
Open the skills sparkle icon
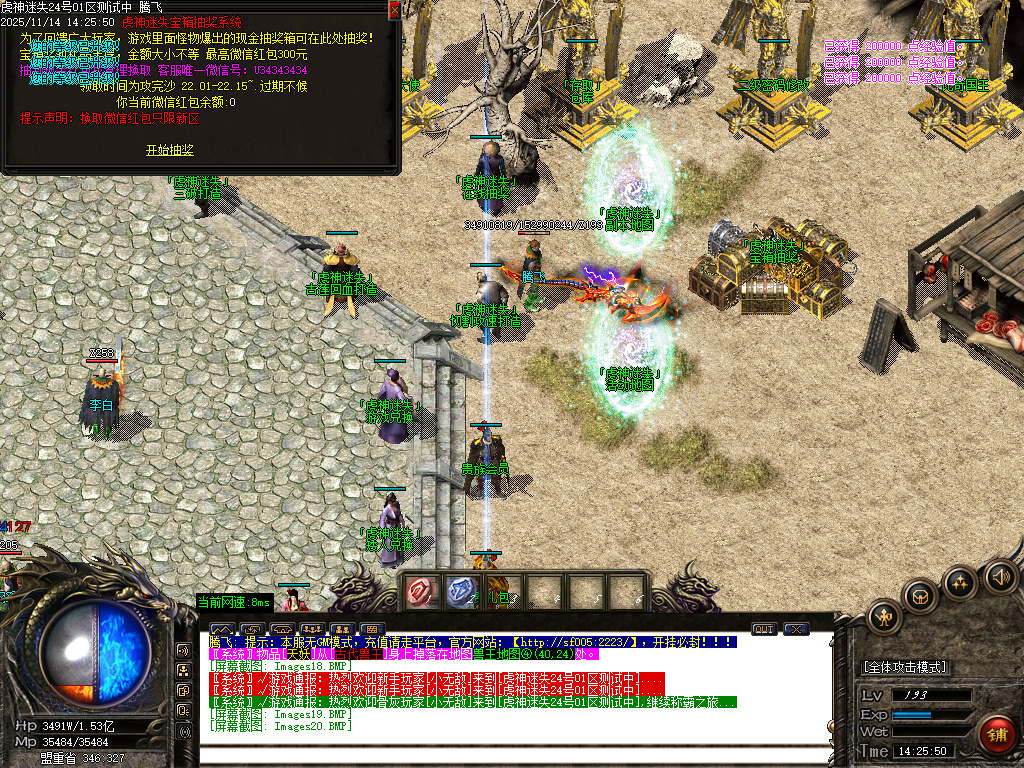point(960,581)
